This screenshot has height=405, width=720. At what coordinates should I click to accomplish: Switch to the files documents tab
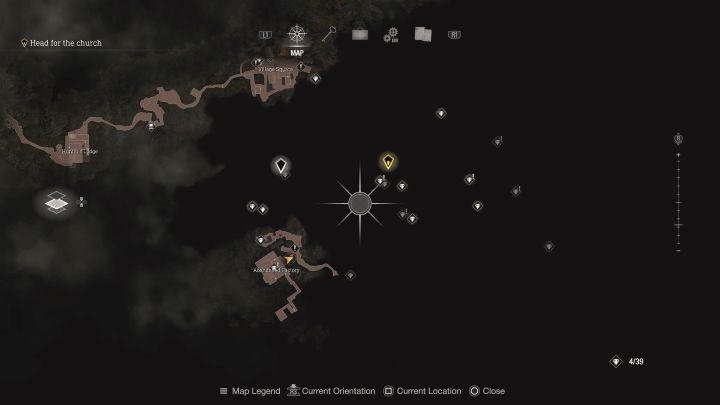423,34
